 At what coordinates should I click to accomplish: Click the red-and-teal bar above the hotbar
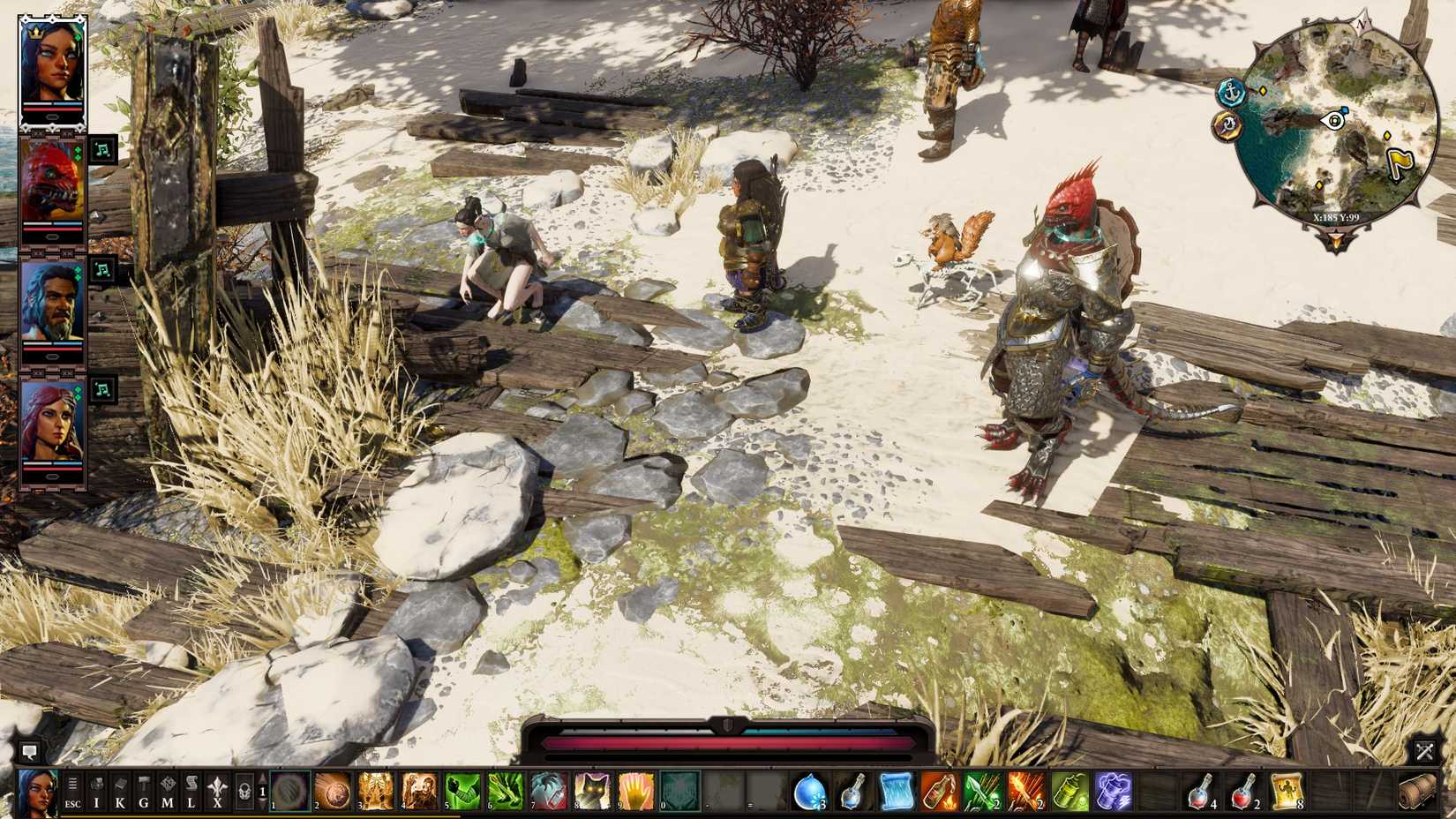coord(728,741)
